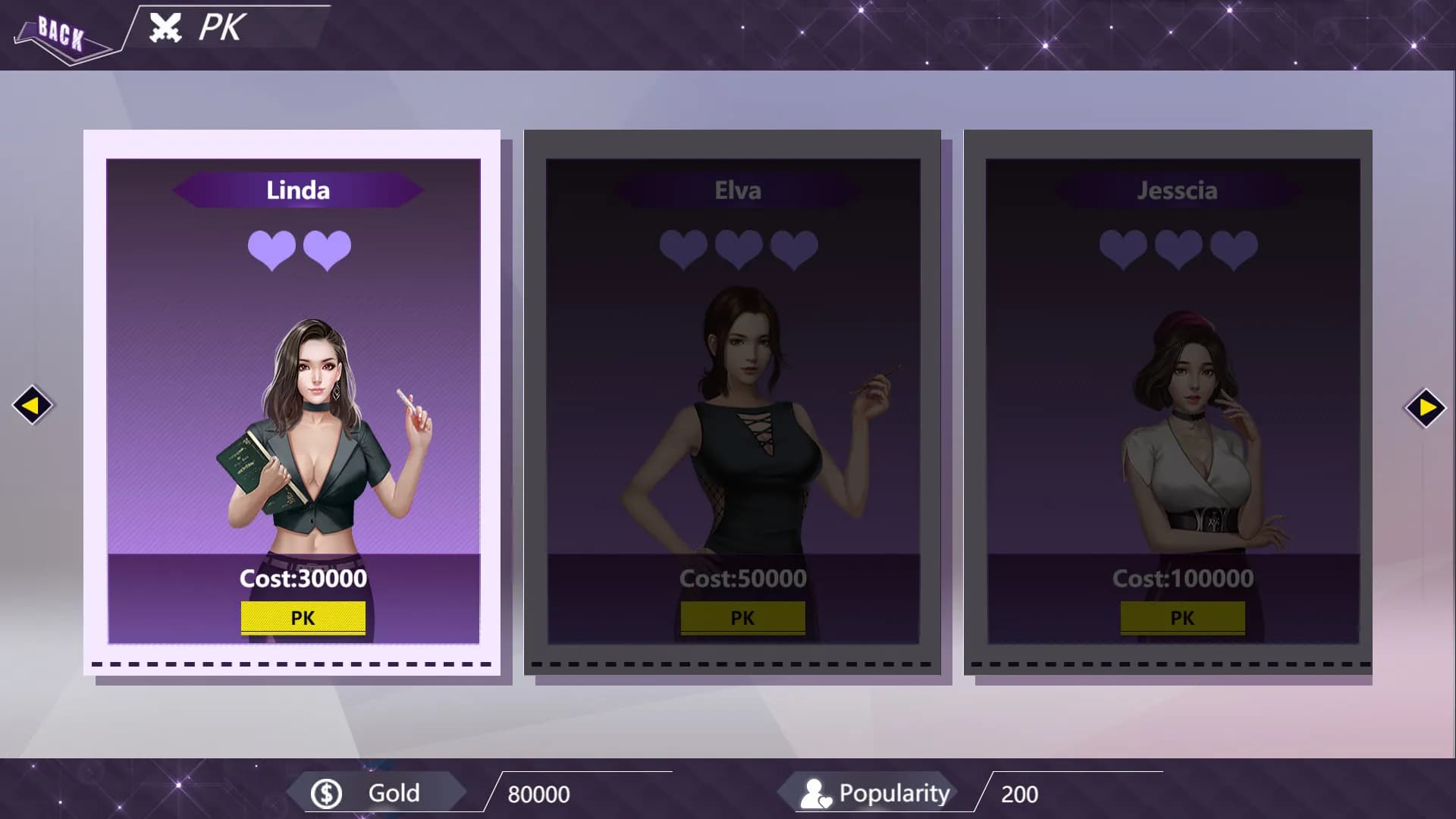Click the Gold amount showing 80000
Viewport: 1456px width, 819px height.
click(540, 795)
